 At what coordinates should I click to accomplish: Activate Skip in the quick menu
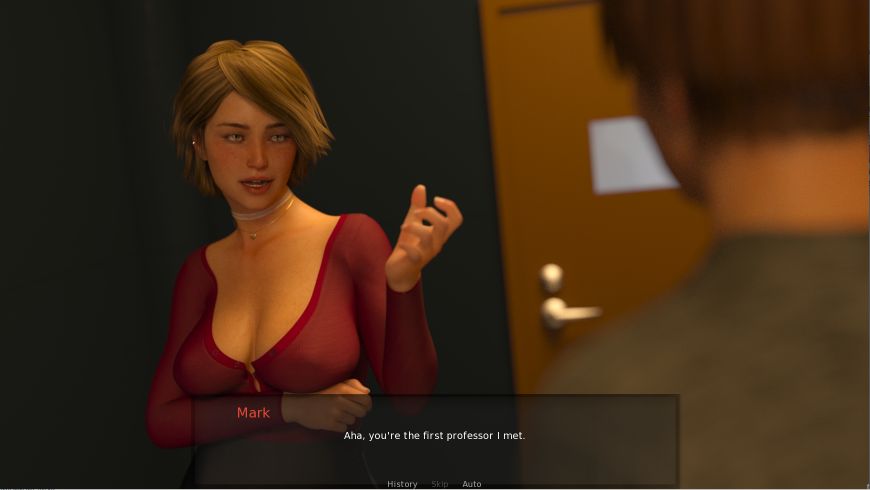(x=440, y=484)
